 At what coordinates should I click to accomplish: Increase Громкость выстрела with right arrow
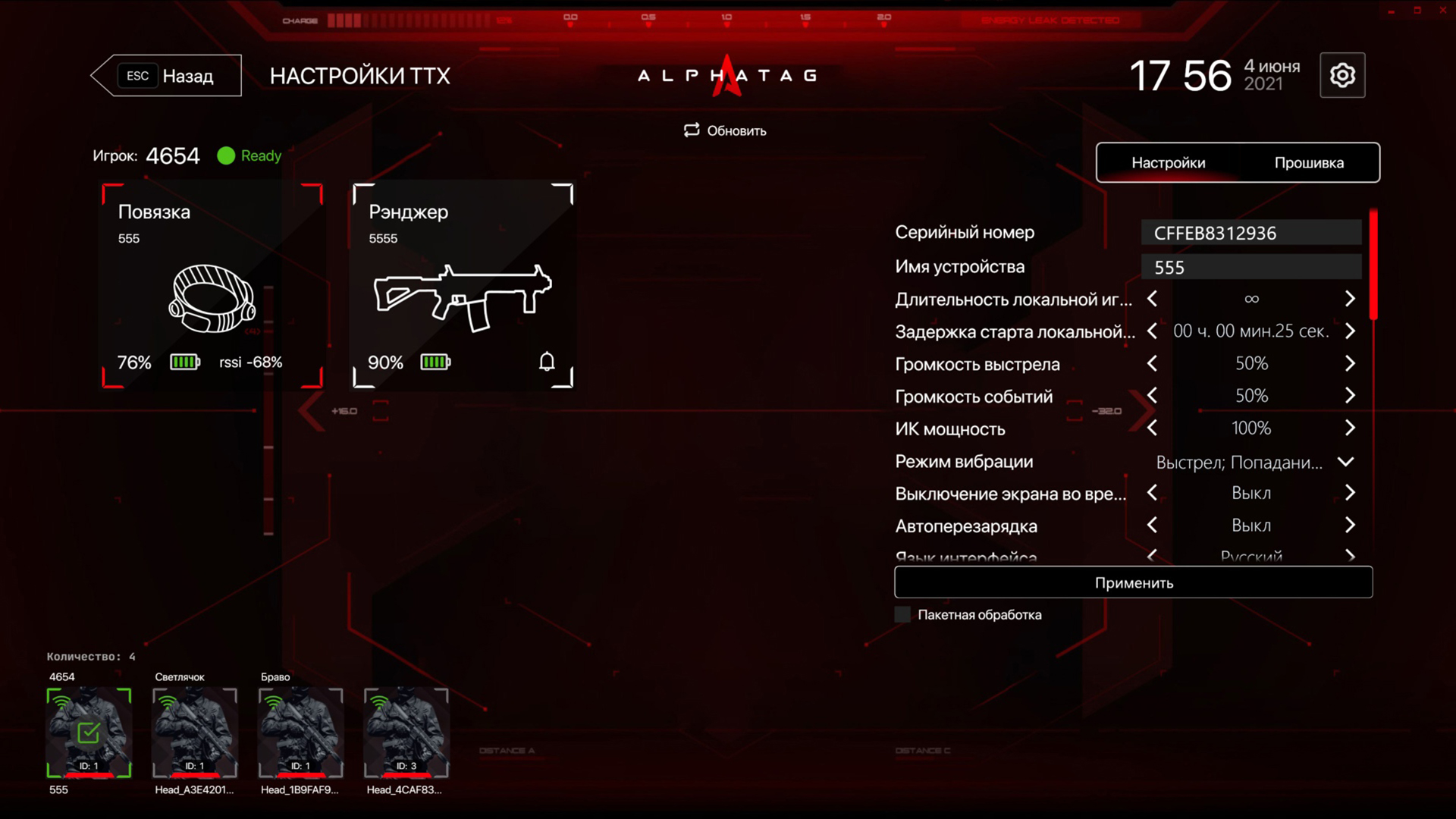tap(1350, 364)
